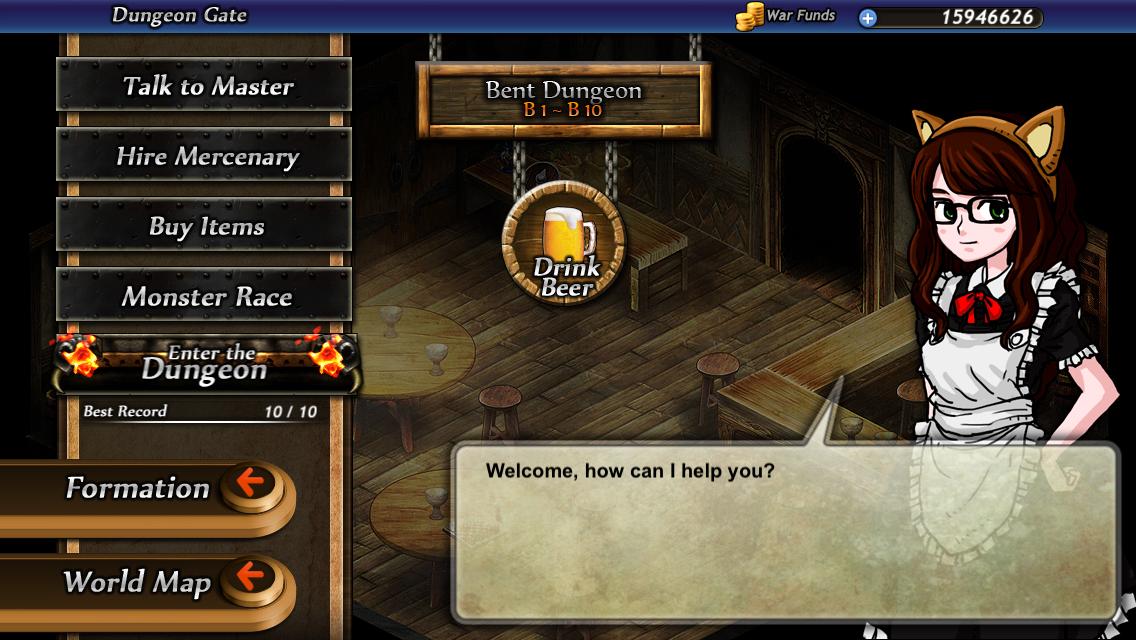This screenshot has width=1136, height=640.
Task: Add War Funds with plus button
Action: 868,17
